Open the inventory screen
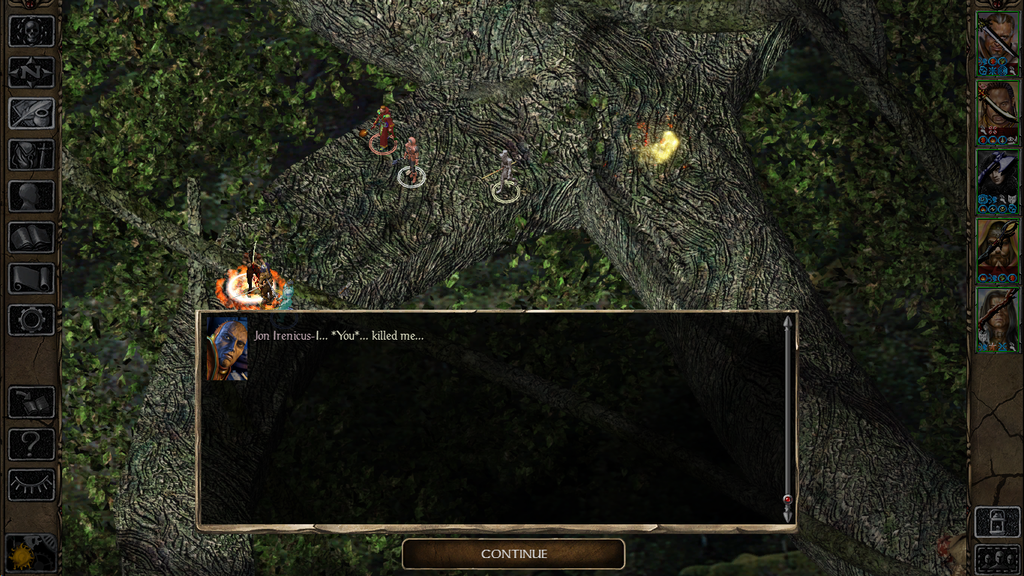This screenshot has height=576, width=1024. (31, 154)
